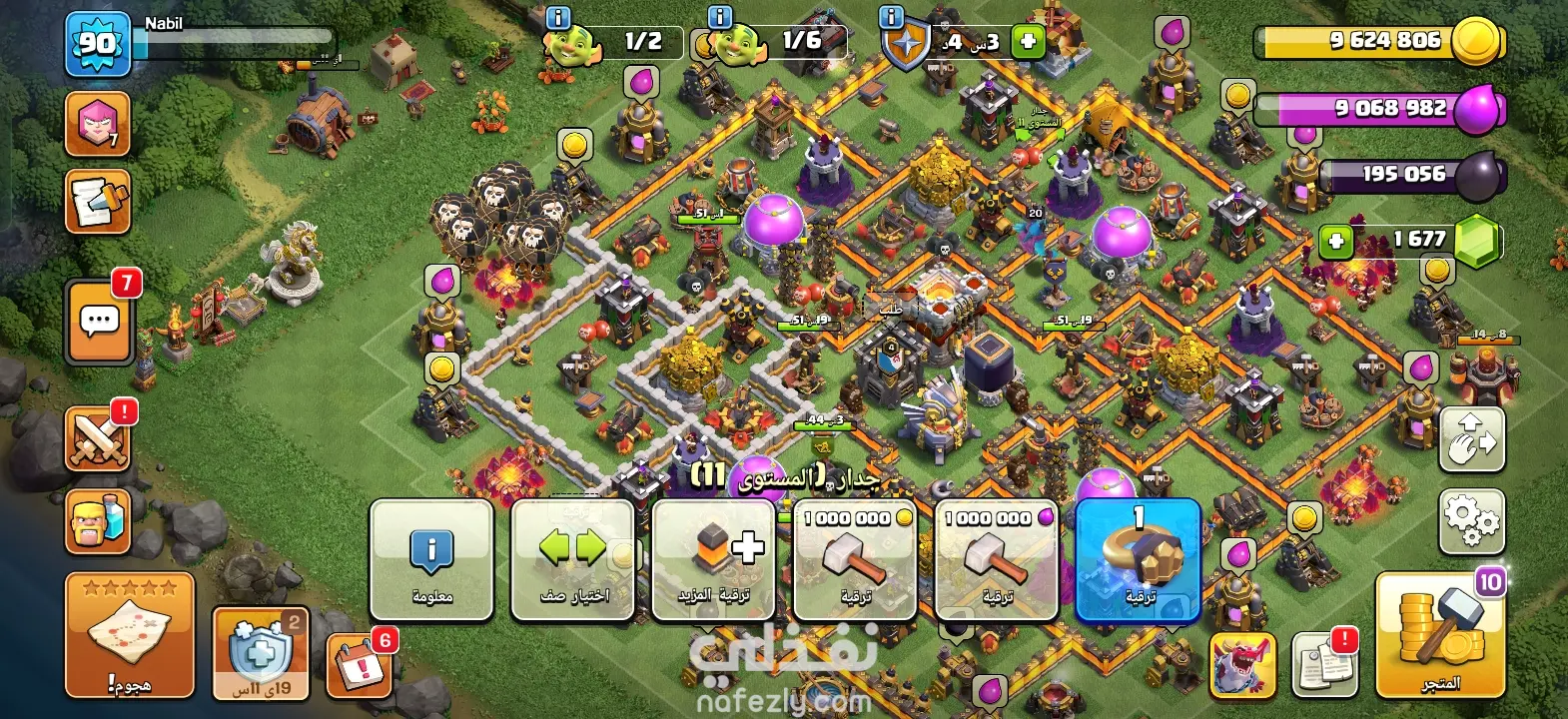Open the shield info with plus
Screen dimensions: 1568x719
click(1027, 42)
